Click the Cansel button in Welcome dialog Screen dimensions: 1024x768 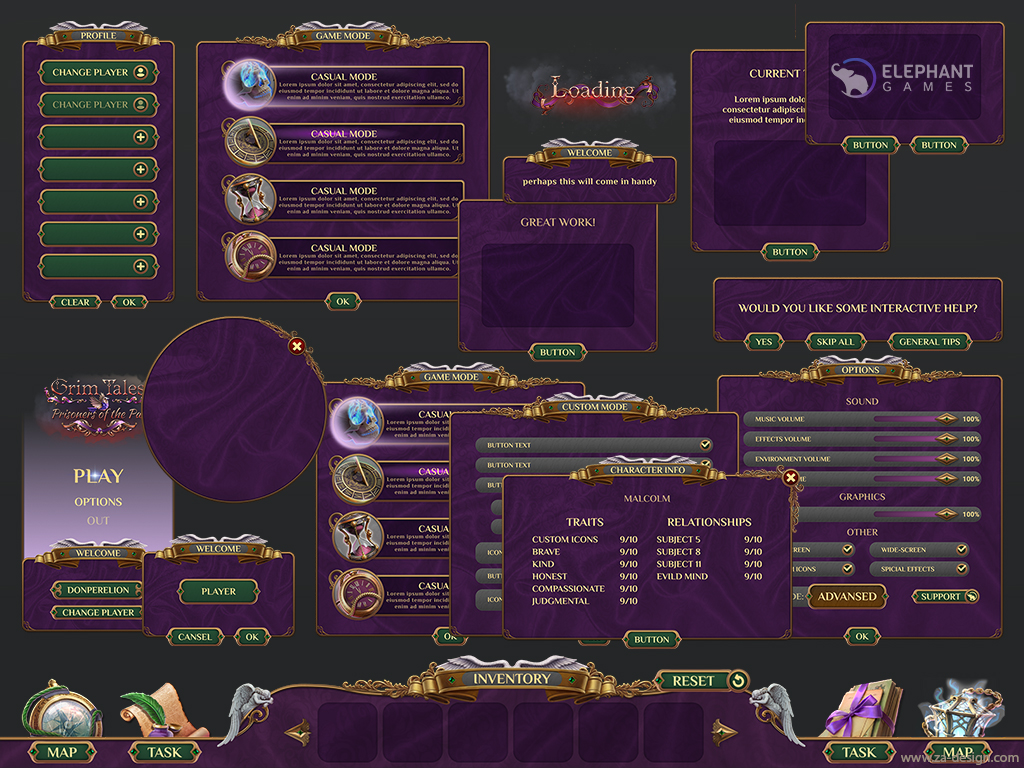195,637
